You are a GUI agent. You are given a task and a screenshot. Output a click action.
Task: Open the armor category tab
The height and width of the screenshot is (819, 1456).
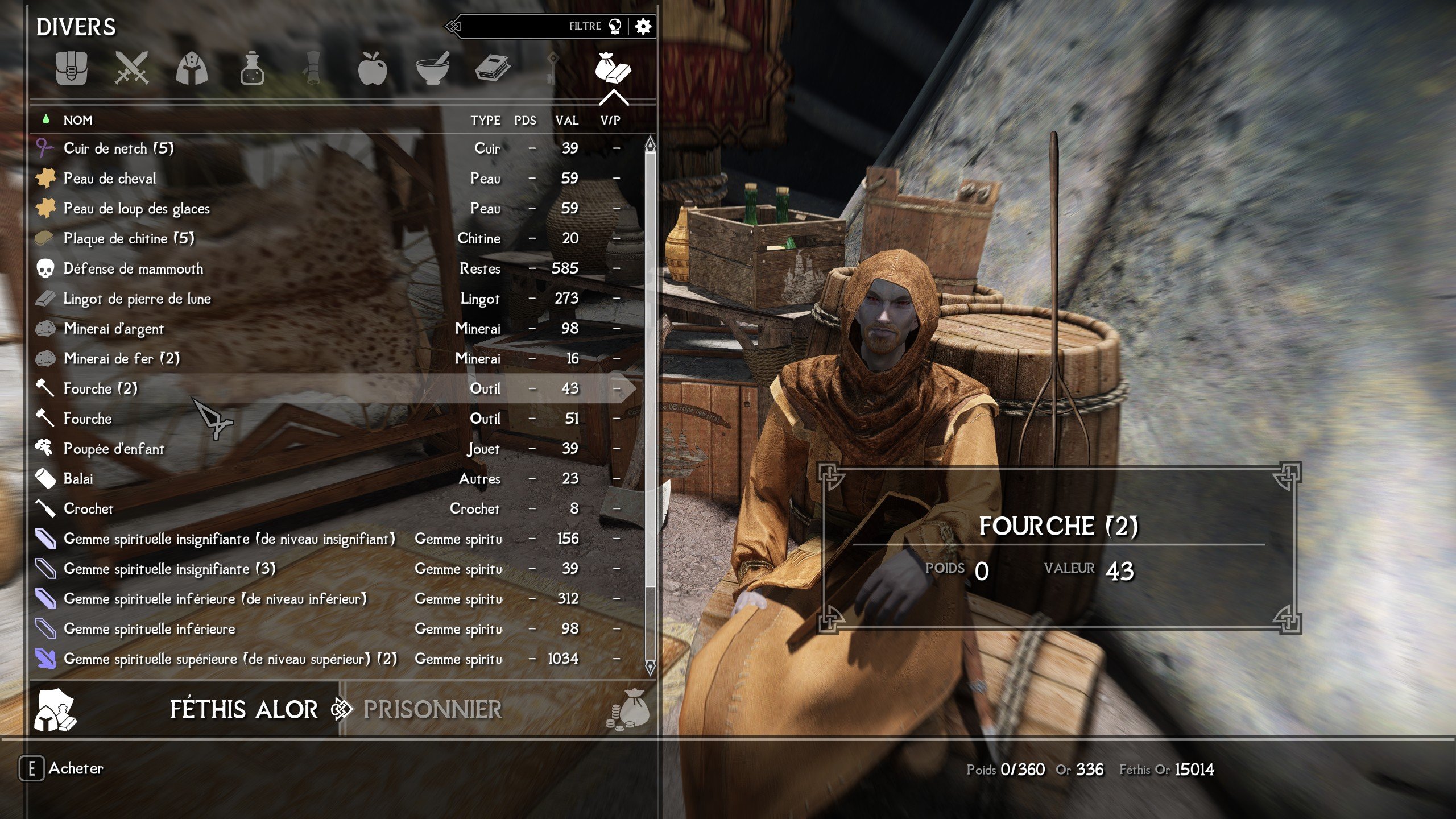192,69
